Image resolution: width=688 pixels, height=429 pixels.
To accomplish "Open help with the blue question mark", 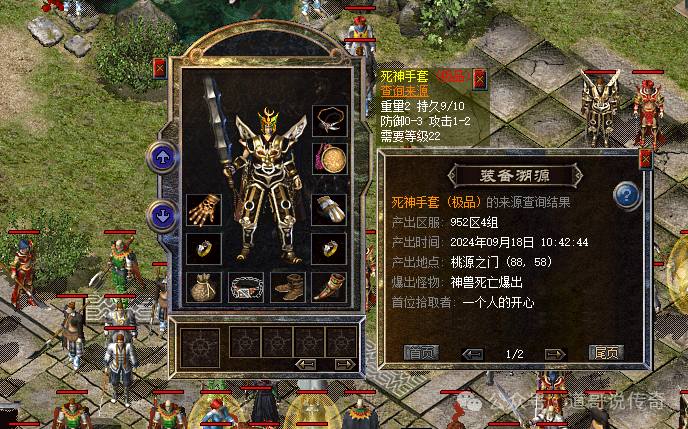I will [x=627, y=194].
